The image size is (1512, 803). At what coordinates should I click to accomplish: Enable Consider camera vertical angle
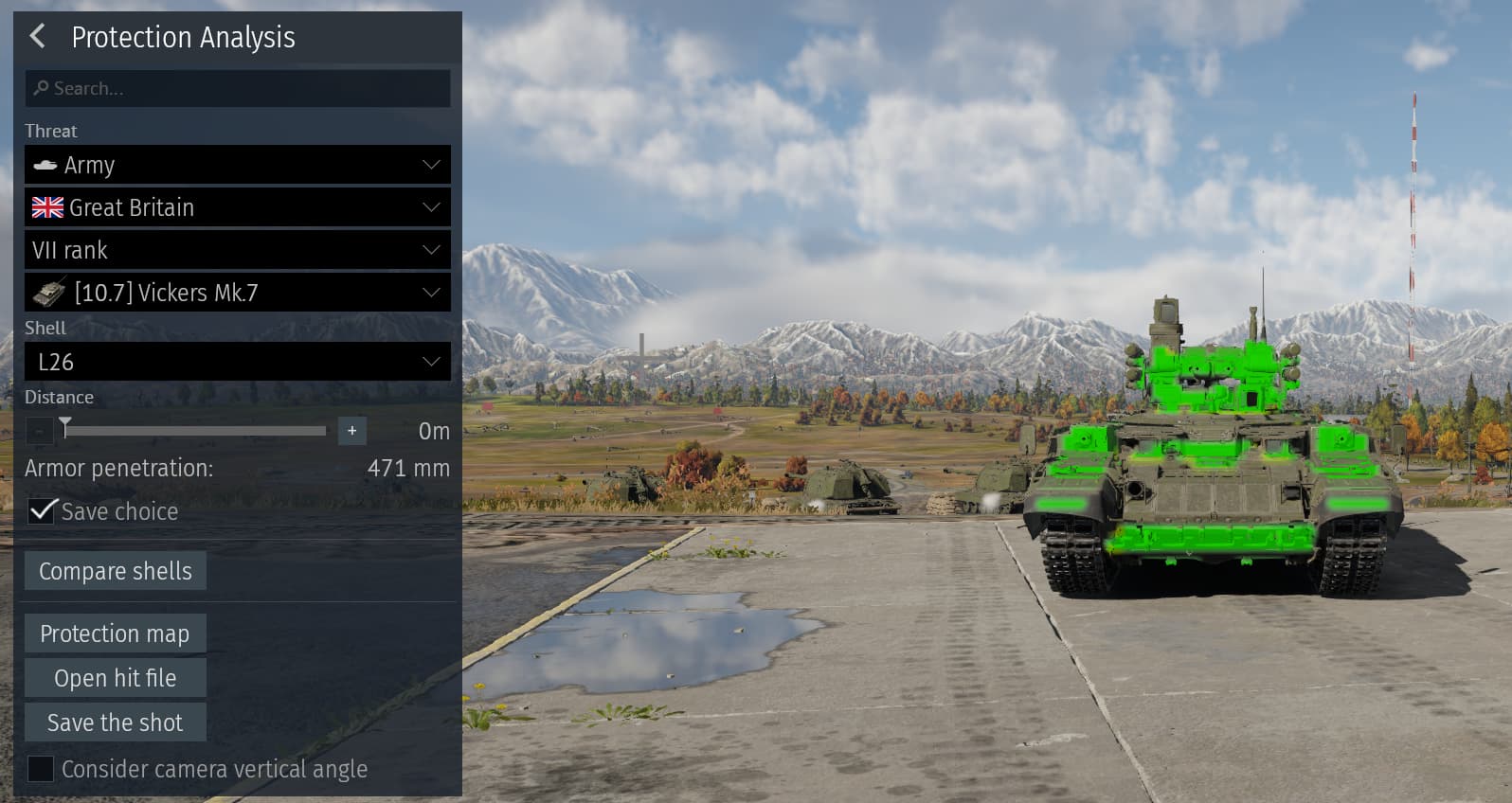point(41,769)
